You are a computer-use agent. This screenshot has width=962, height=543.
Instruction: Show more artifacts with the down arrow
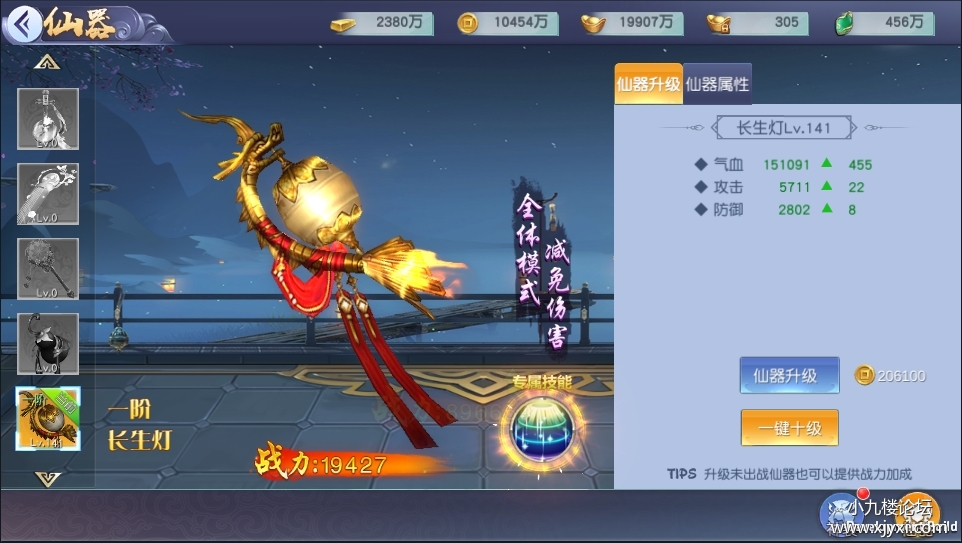46,477
